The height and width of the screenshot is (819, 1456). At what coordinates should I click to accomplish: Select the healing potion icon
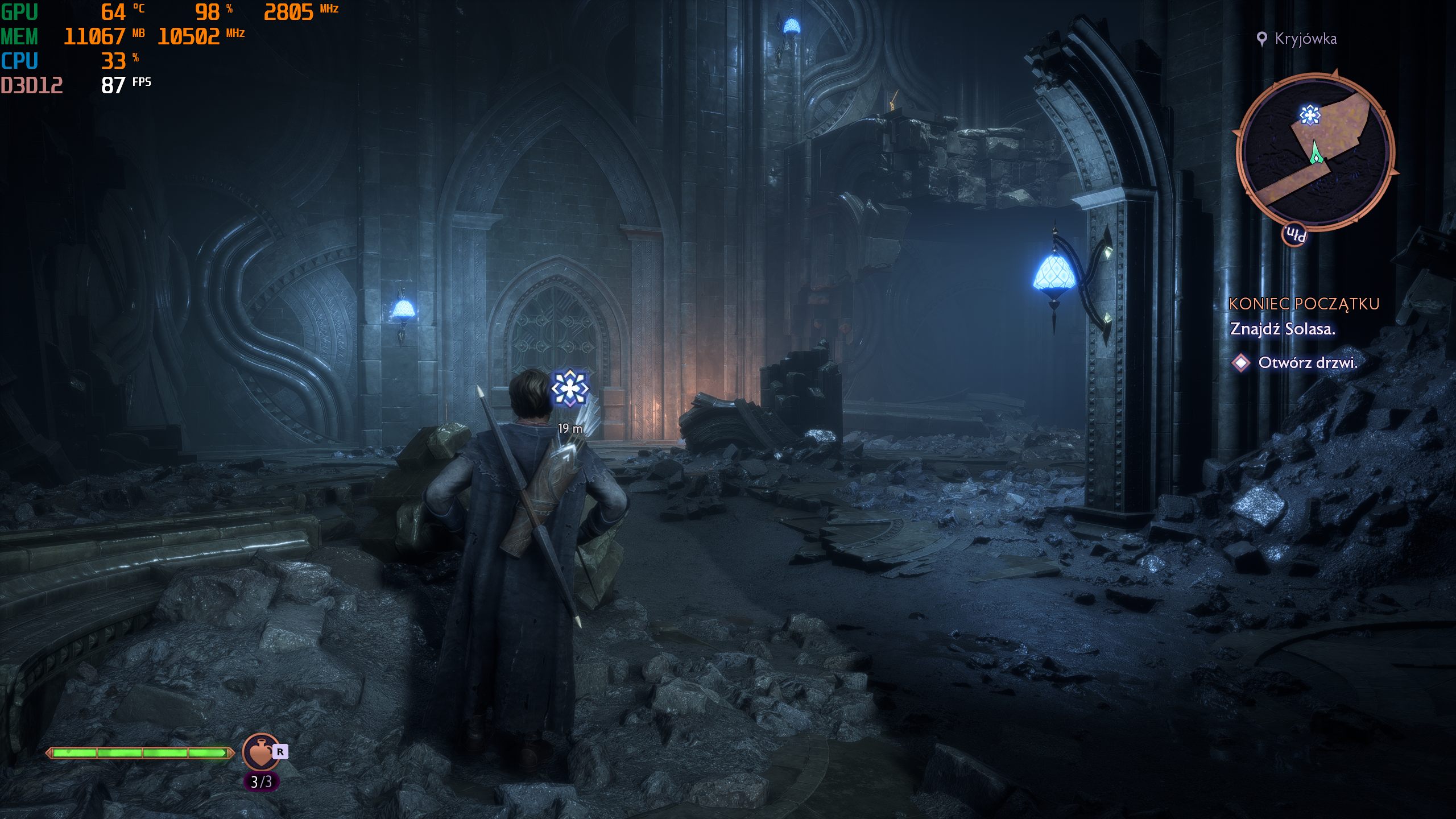260,752
